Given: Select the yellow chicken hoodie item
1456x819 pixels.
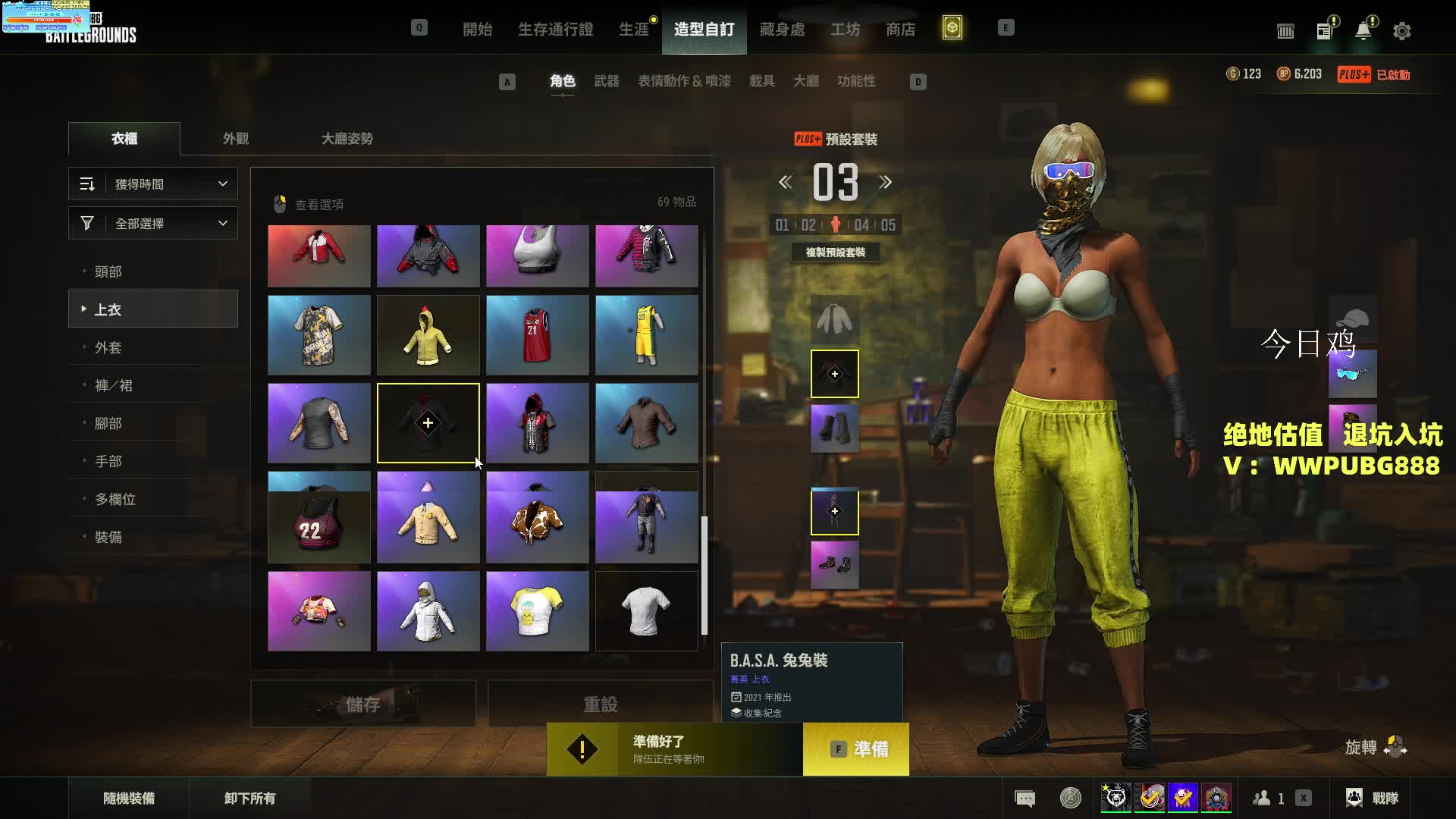Looking at the screenshot, I should point(428,335).
